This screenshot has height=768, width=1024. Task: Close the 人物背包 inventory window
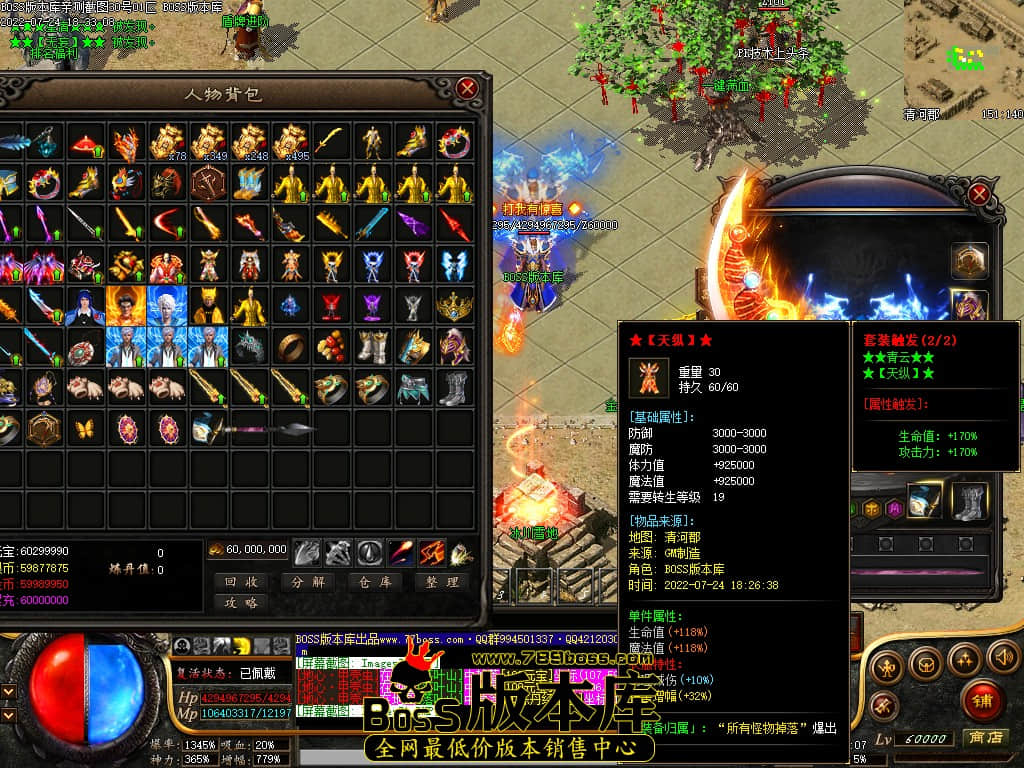467,88
